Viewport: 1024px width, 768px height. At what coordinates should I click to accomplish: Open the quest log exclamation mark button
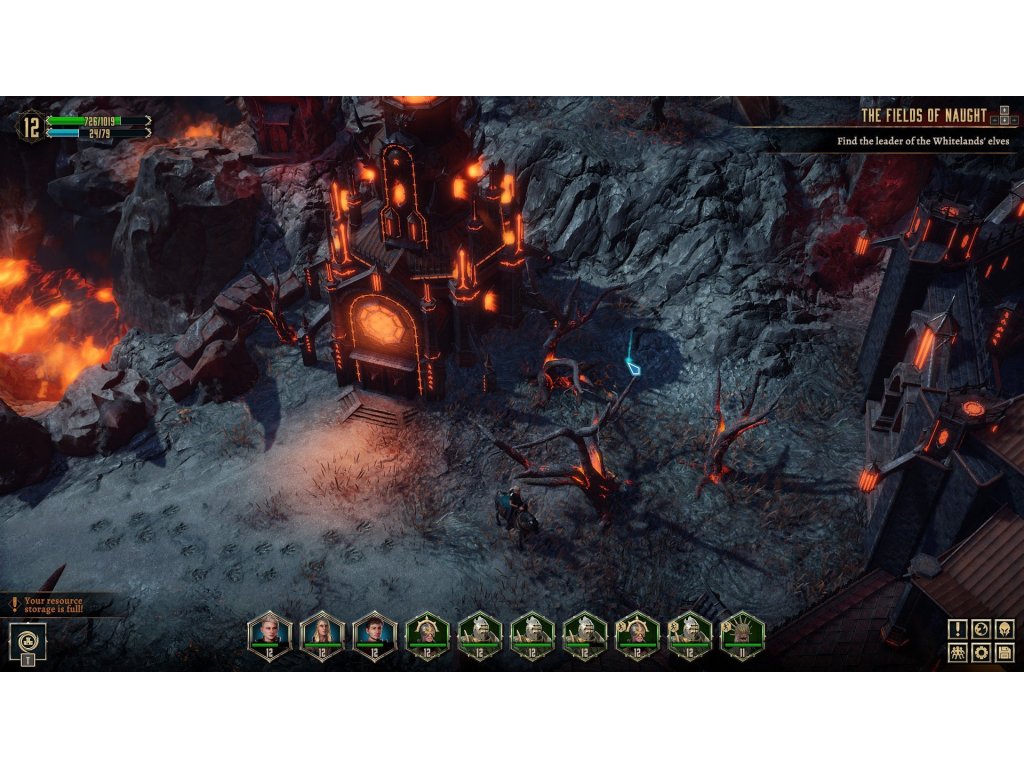tap(958, 629)
